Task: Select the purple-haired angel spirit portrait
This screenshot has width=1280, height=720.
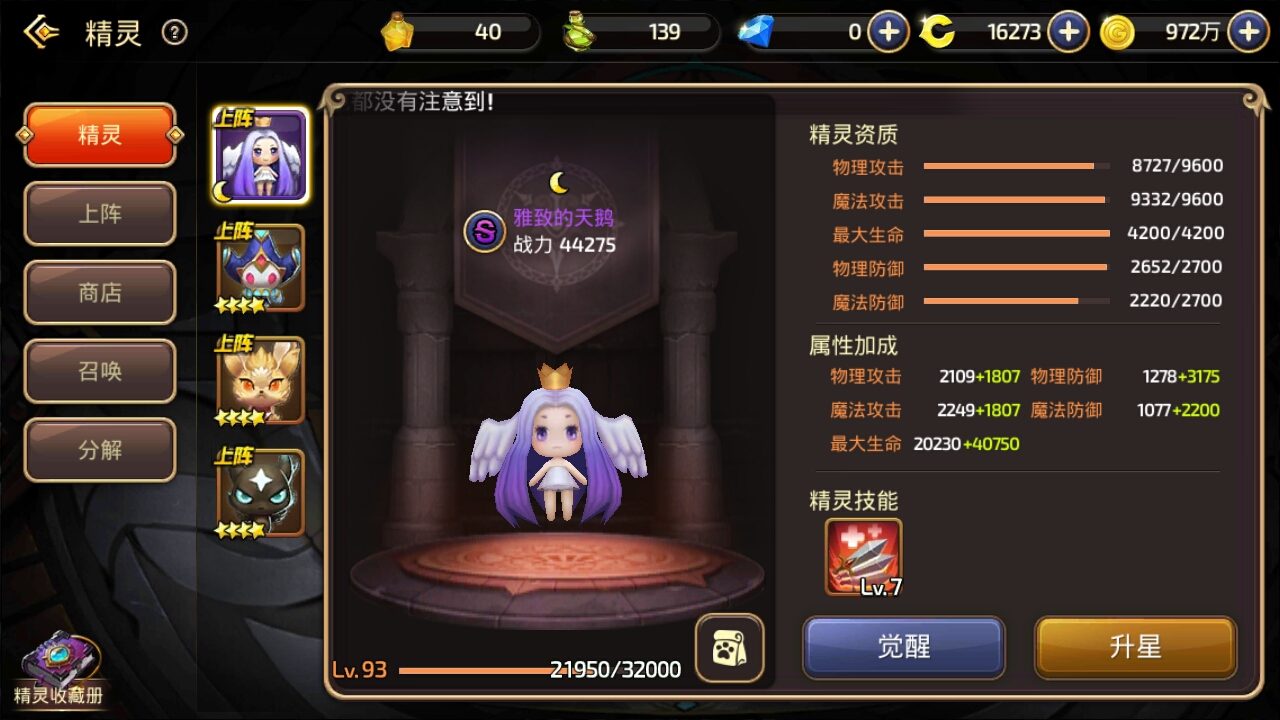Action: [x=261, y=156]
